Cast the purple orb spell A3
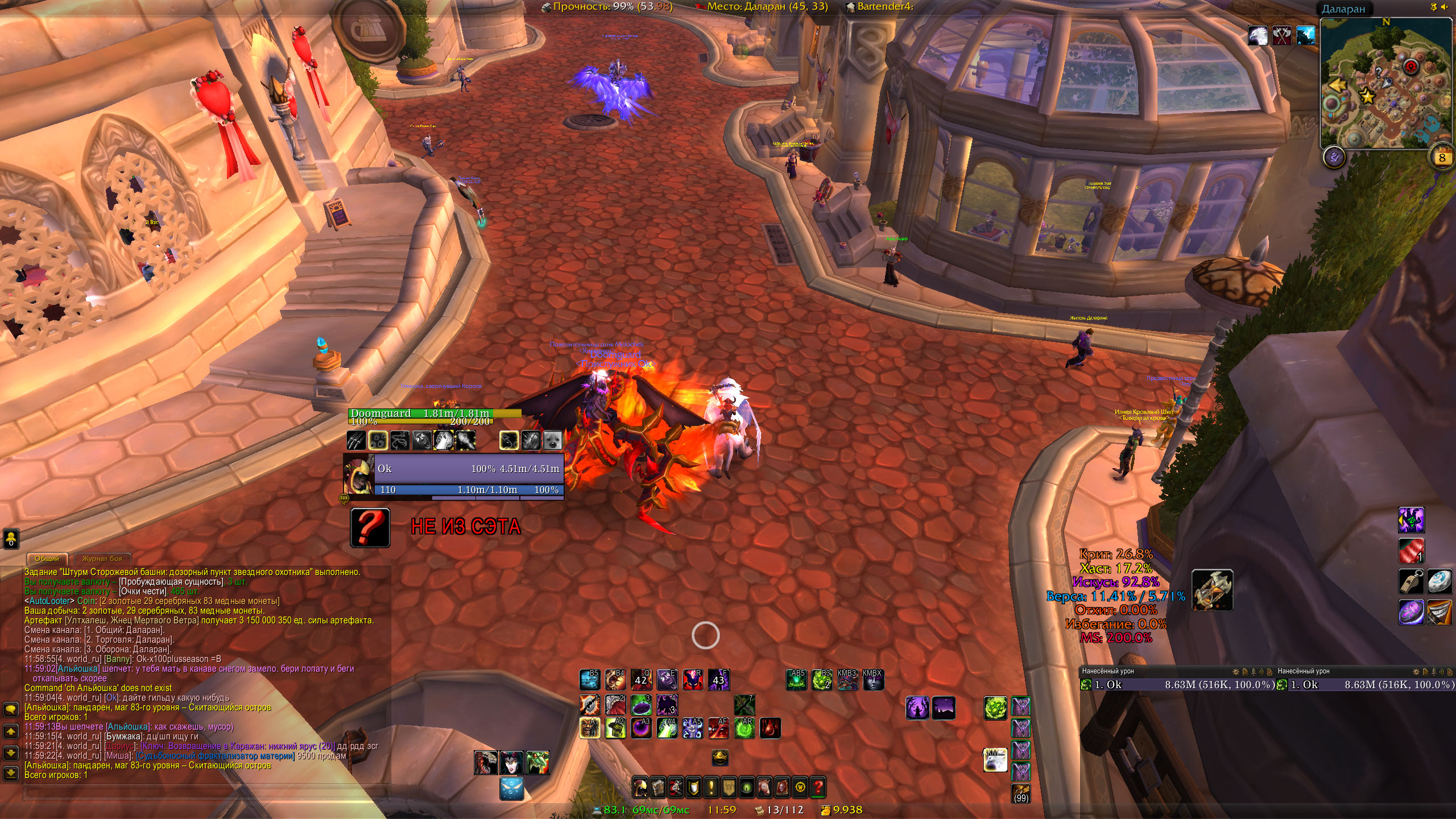Viewport: 1456px width, 819px height. pyautogui.click(x=641, y=729)
